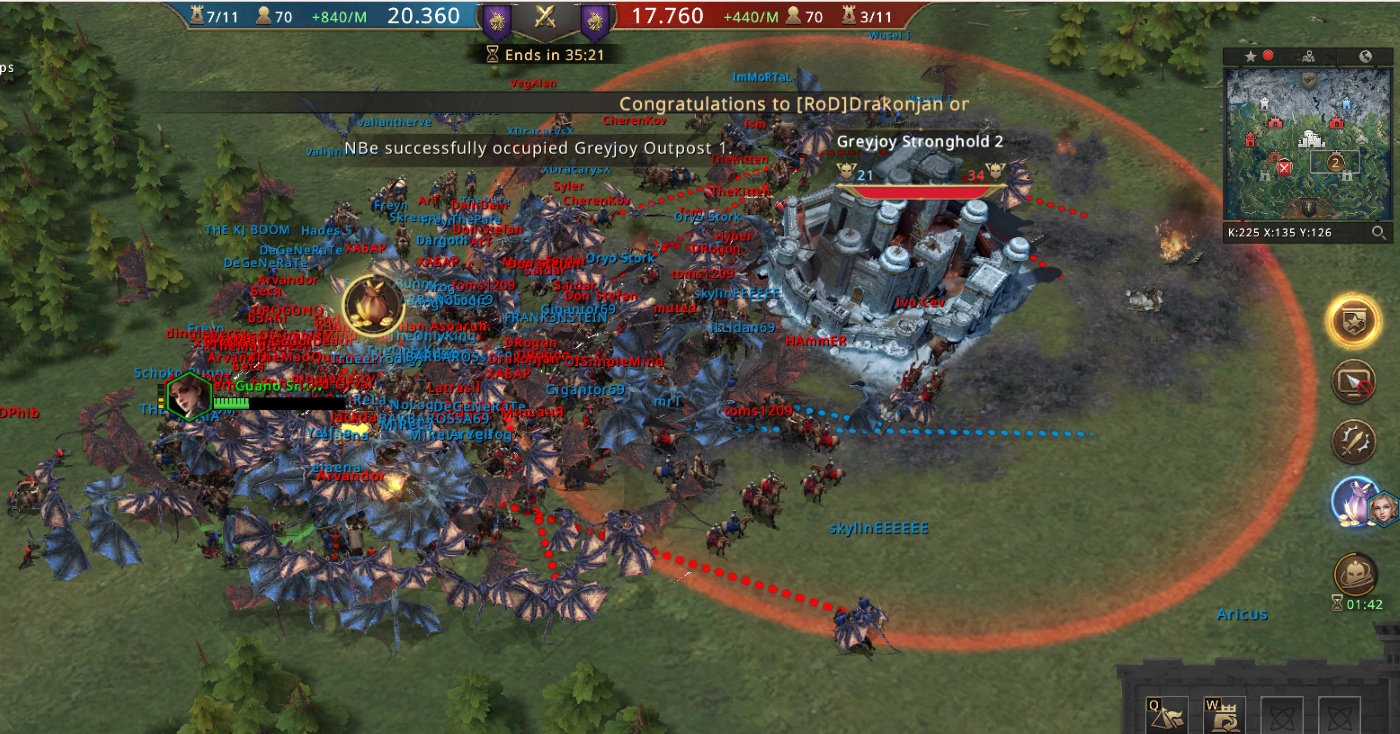This screenshot has width=1400, height=734.
Task: Click the red team unicorn banner
Action: (x=594, y=20)
